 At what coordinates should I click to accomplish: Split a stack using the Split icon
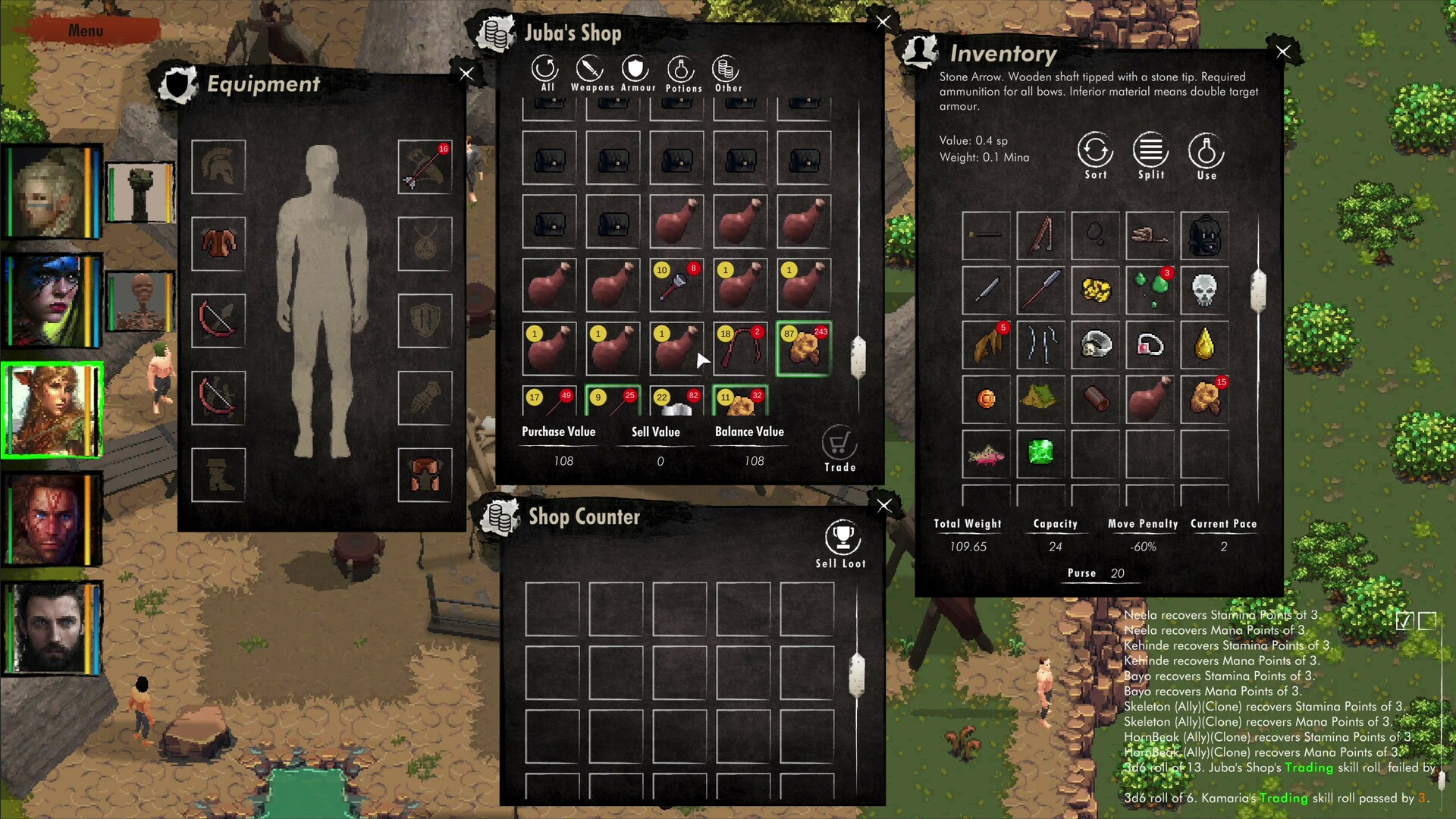(x=1150, y=152)
